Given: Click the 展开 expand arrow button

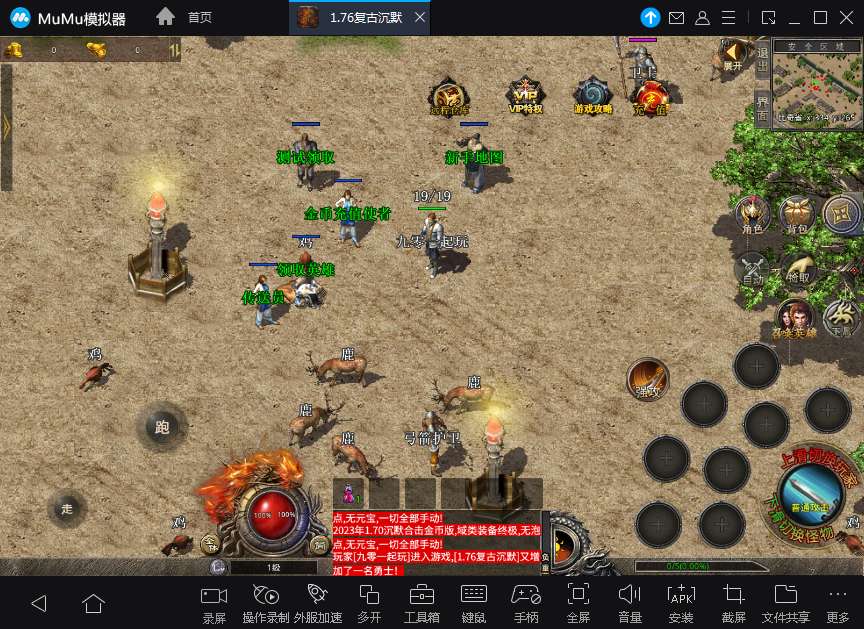Looking at the screenshot, I should click(x=734, y=53).
